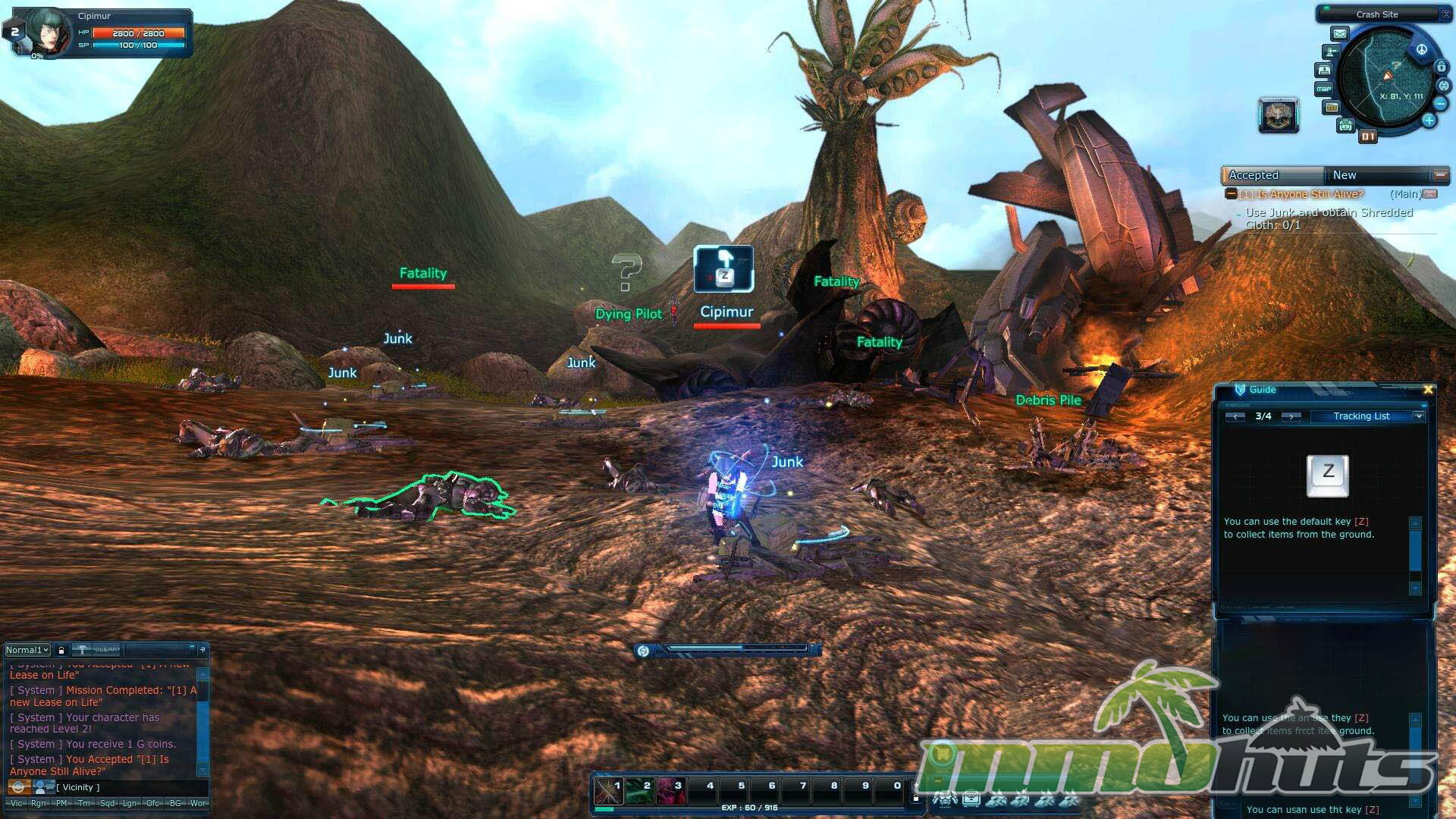Zoom in the minimap with plus button
This screenshot has width=1456, height=819.
pos(1429,120)
